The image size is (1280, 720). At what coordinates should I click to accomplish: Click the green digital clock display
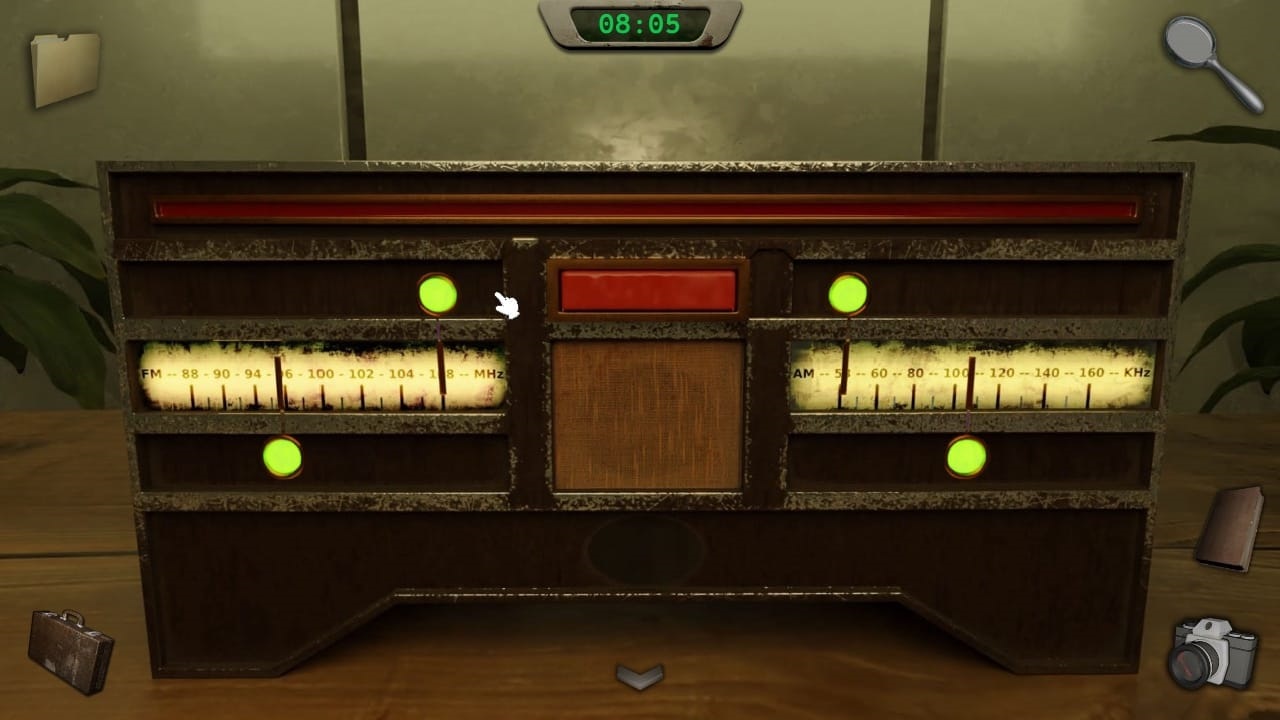638,24
